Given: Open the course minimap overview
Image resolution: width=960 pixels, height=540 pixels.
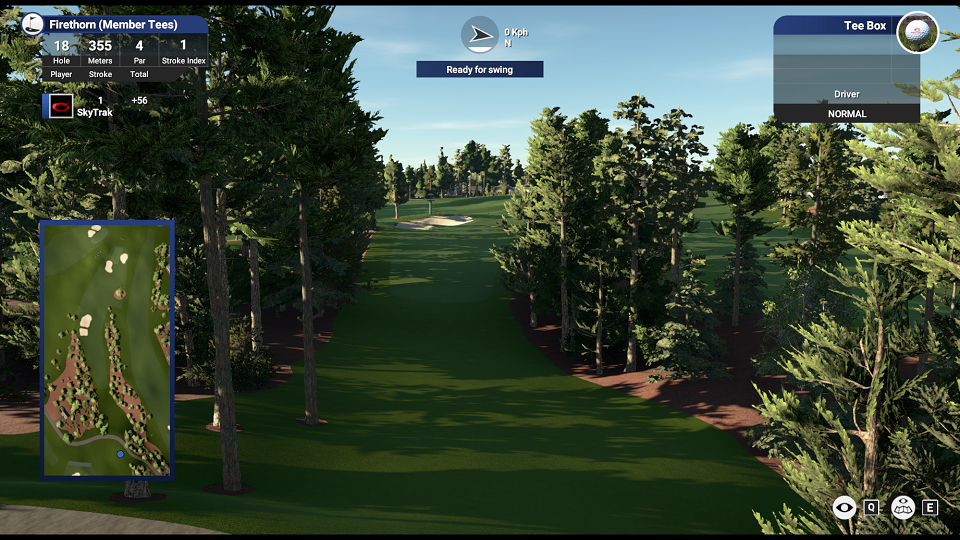Looking at the screenshot, I should pyautogui.click(x=107, y=349).
